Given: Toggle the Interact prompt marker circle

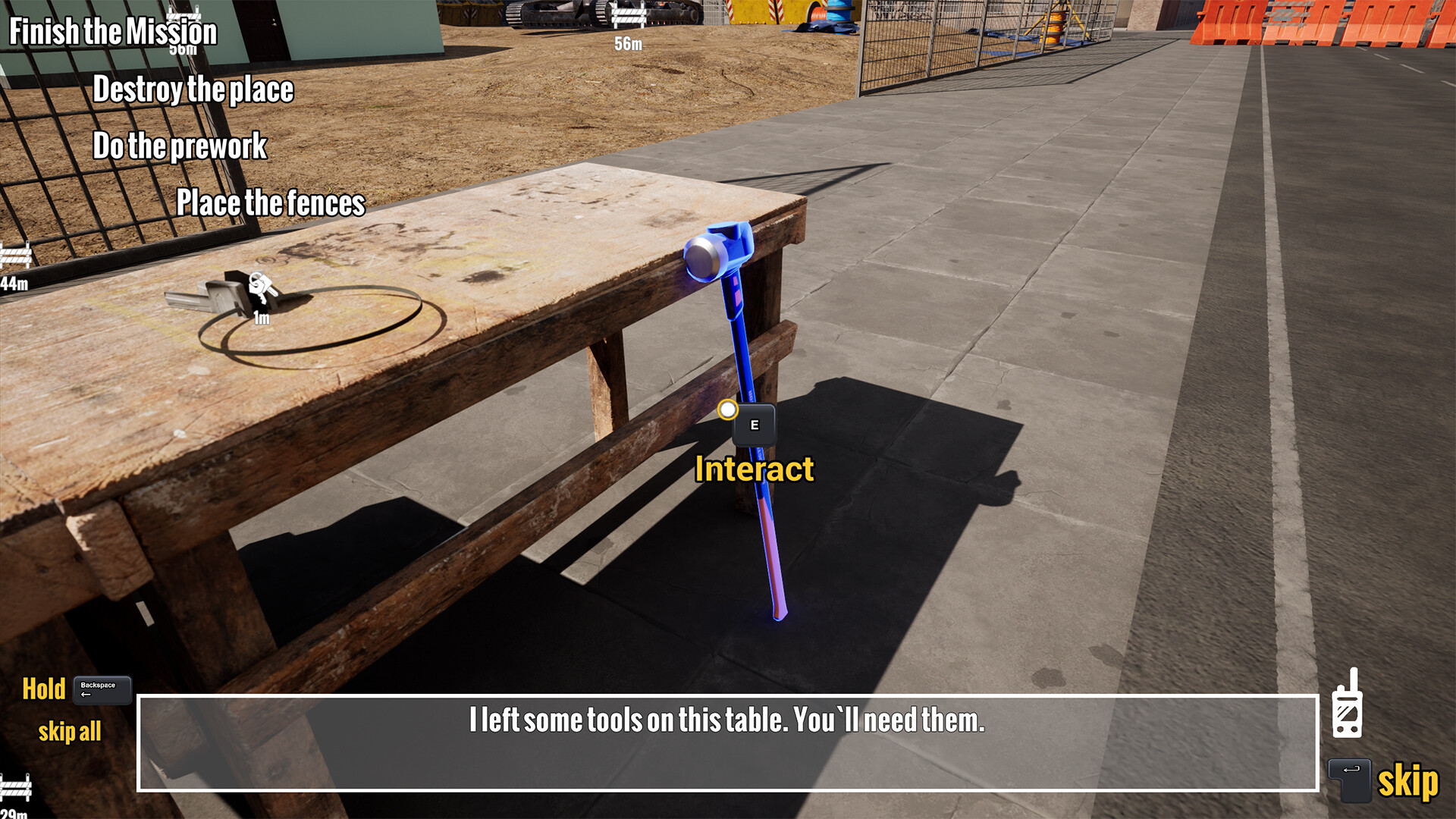Looking at the screenshot, I should tap(730, 408).
